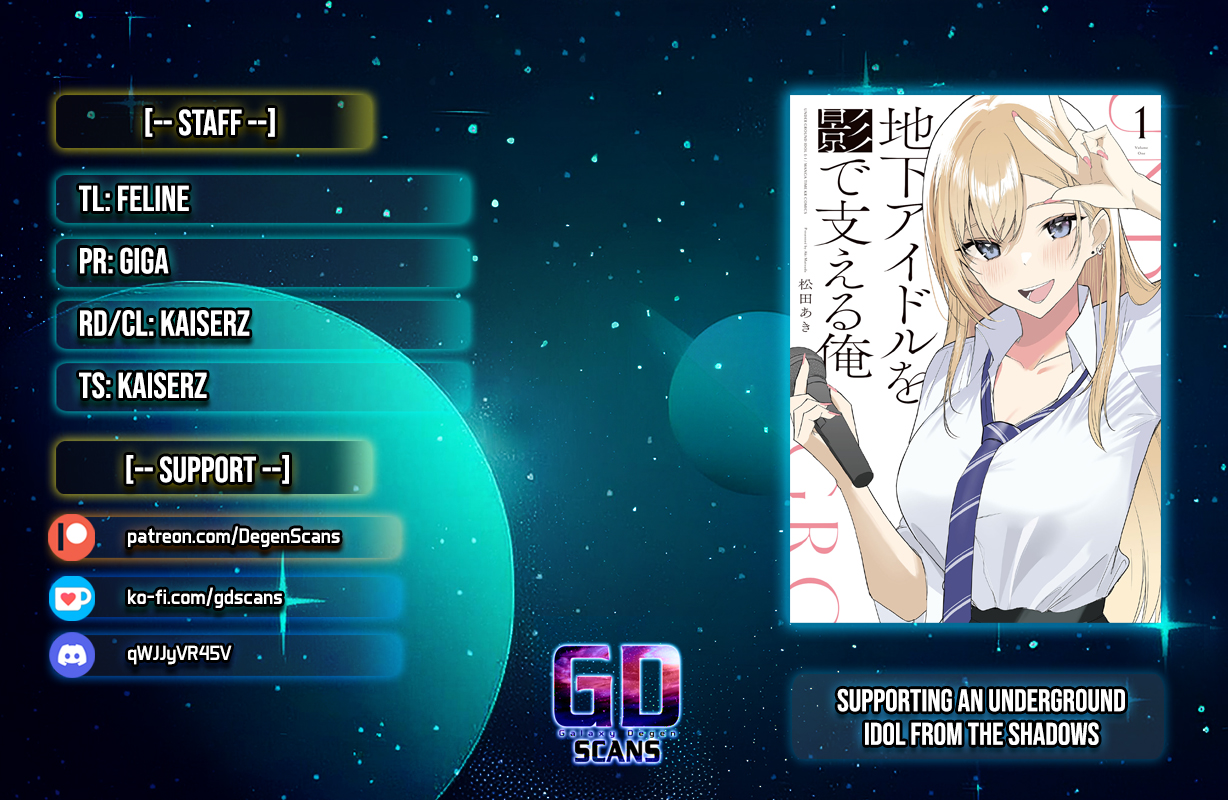Open the manga volume 1 cover thumbnail
This screenshot has width=1228, height=800.
tap(975, 359)
